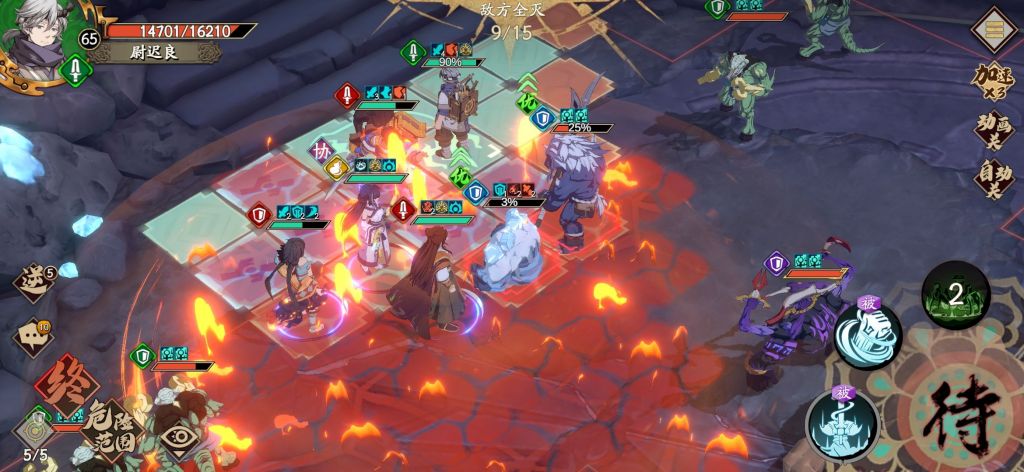The image size is (1024, 472).
Task: Toggle the 动画 animation setting off
Action: pos(996,130)
